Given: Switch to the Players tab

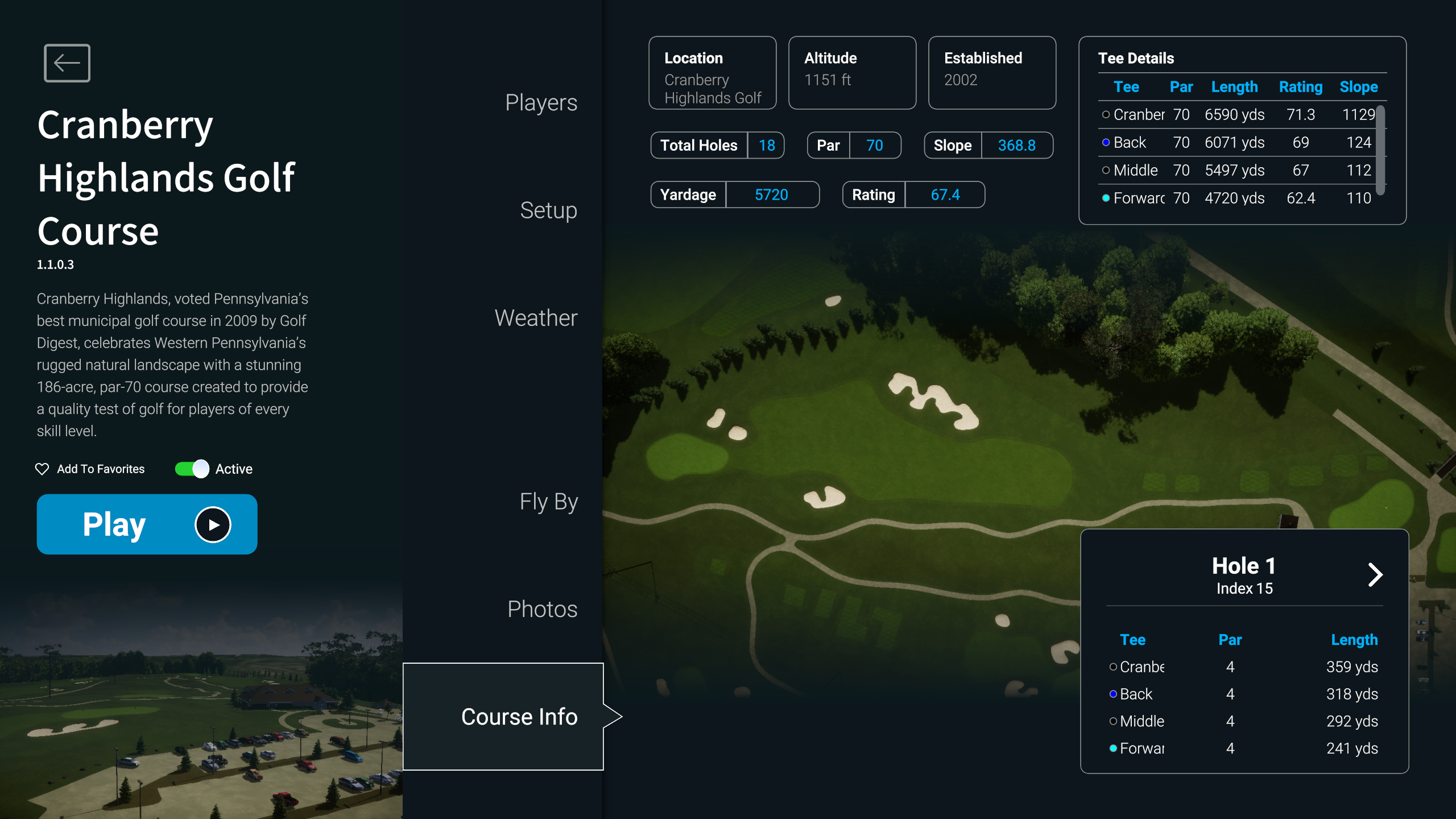Looking at the screenshot, I should coord(540,102).
